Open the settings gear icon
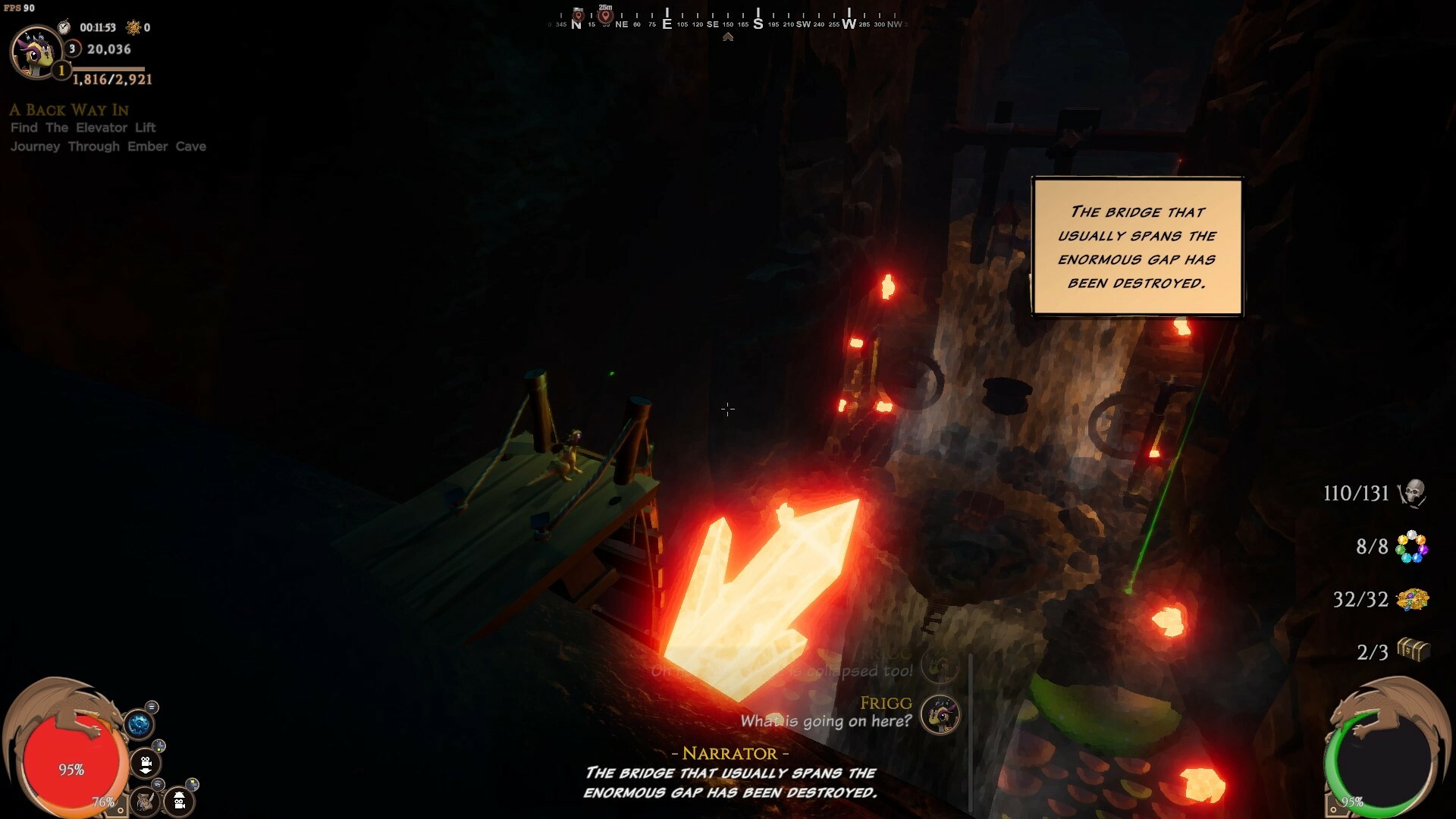Viewport: 1456px width, 819px height. pyautogui.click(x=140, y=723)
